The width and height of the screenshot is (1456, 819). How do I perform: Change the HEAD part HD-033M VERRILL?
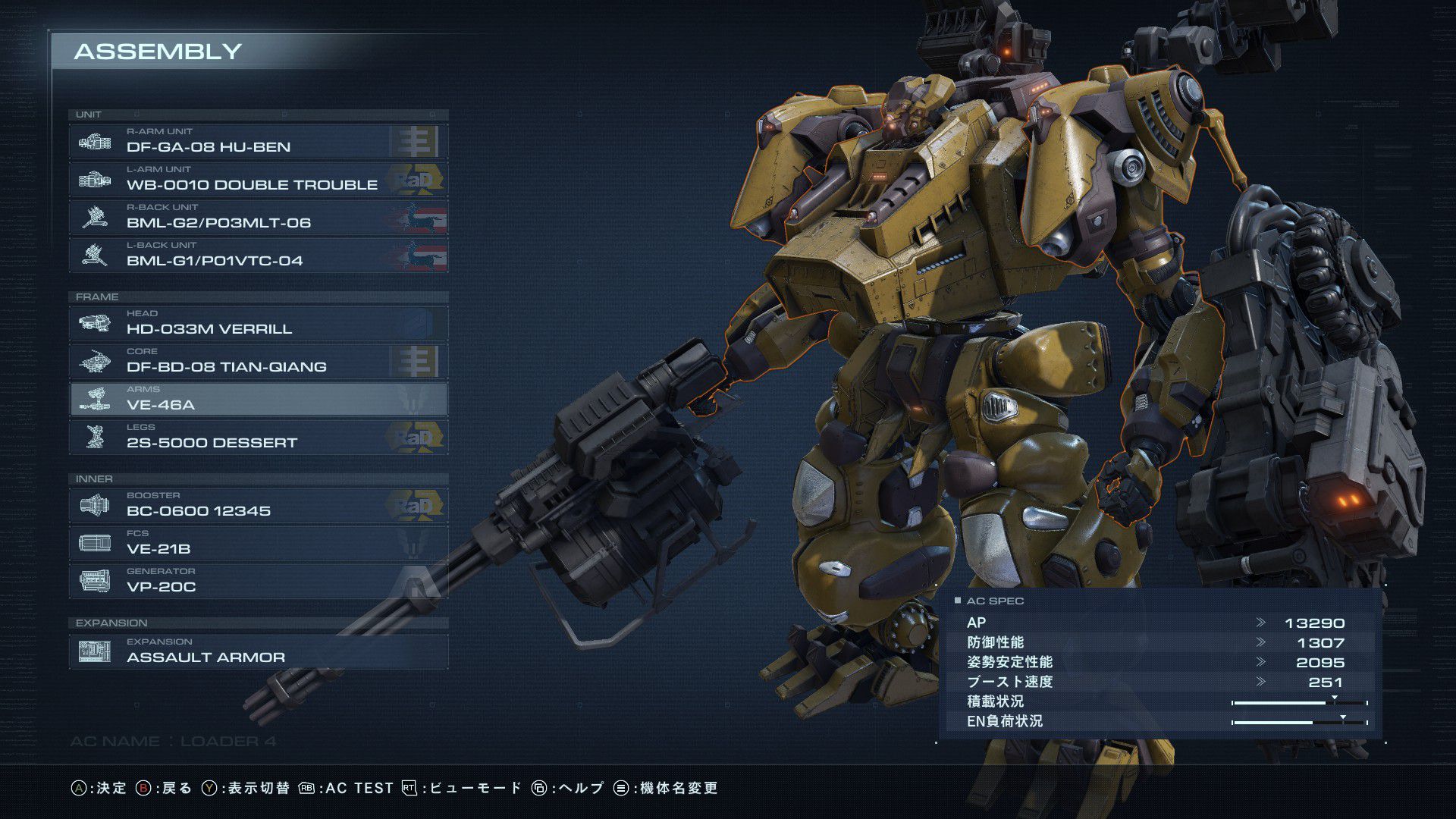pos(258,323)
